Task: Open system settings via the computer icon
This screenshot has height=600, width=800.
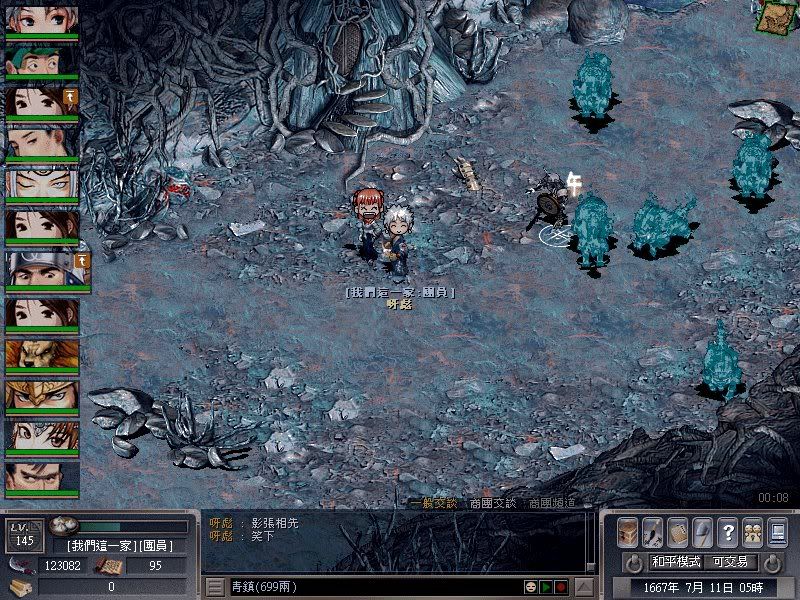Action: pos(777,532)
